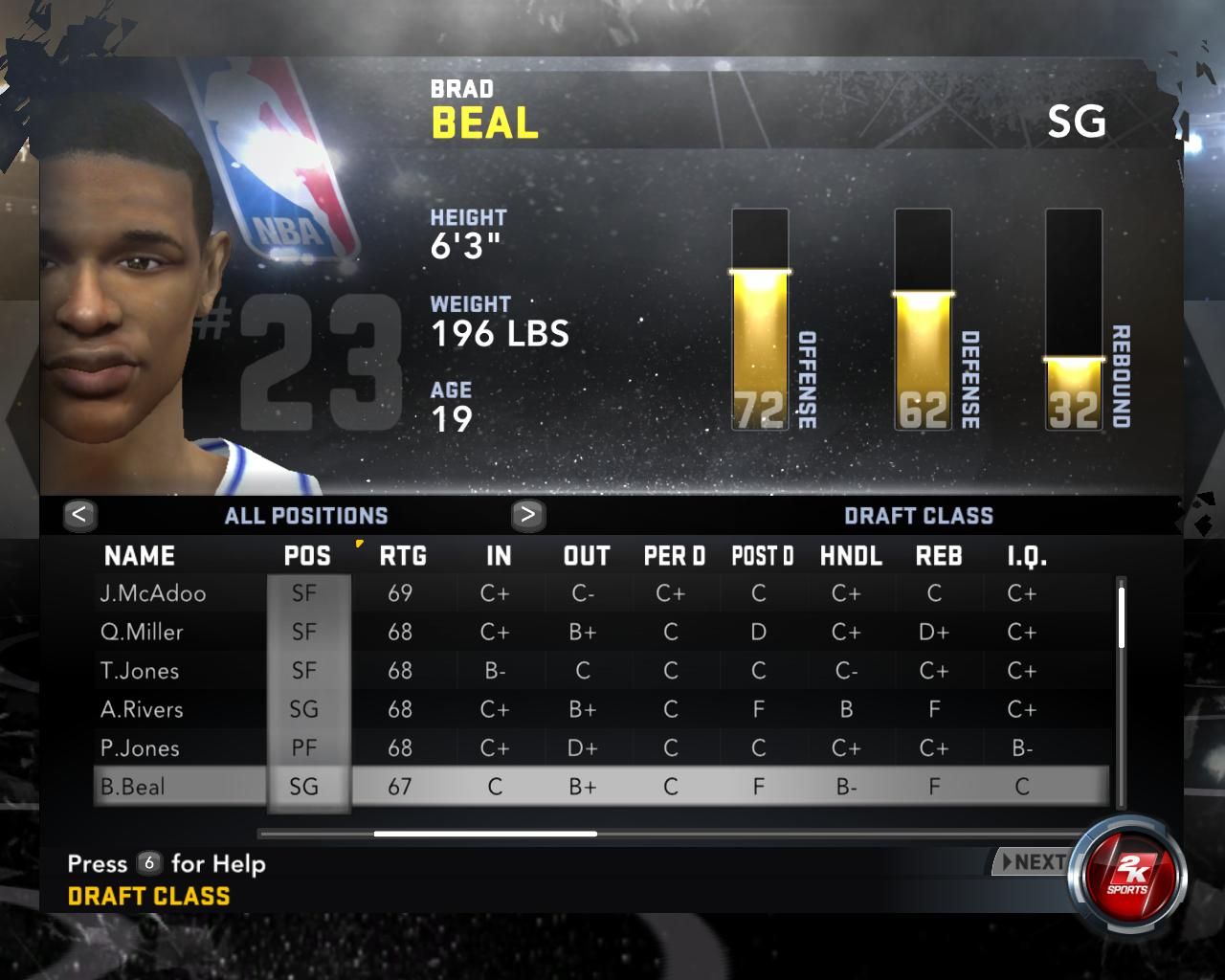
Task: Go to previous position filter arrow
Action: point(79,515)
